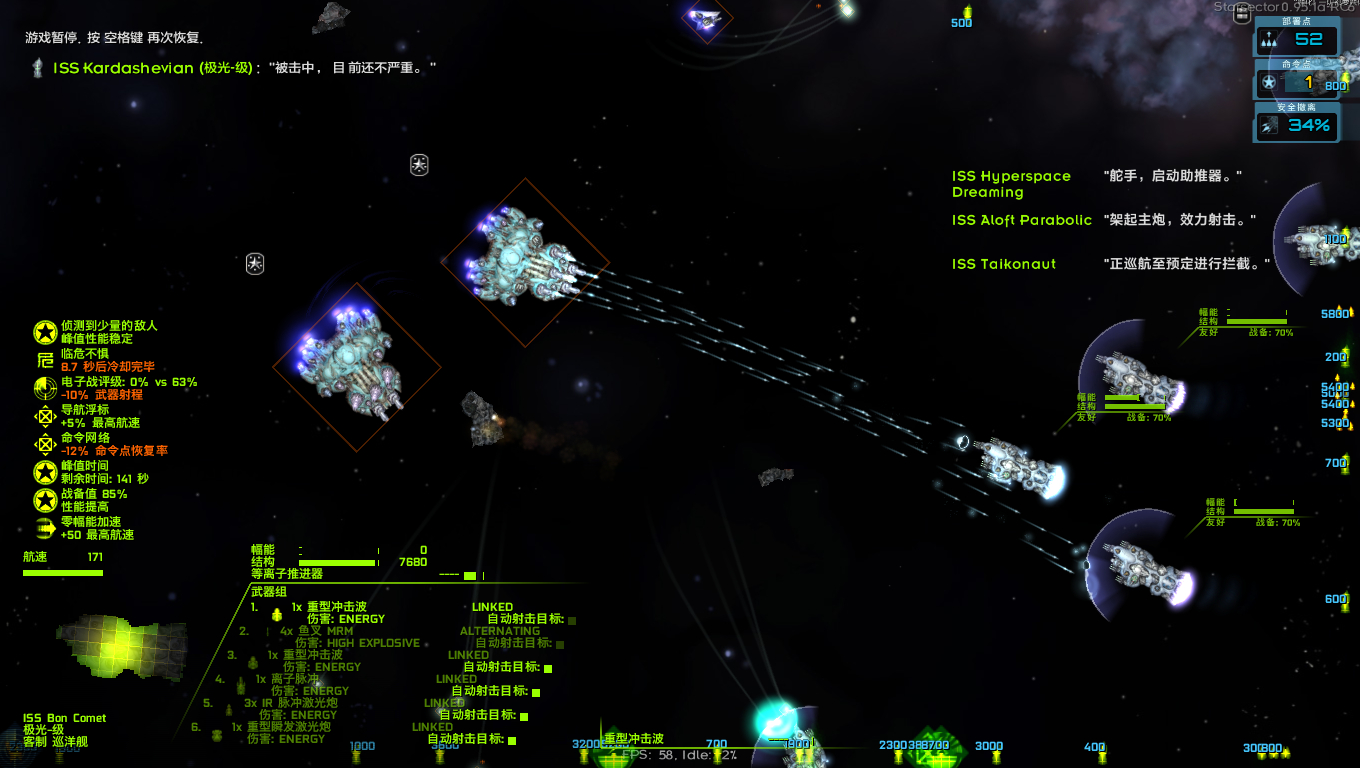Toggle autofire square for 鱼叉 MRM group
The height and width of the screenshot is (768, 1360).
(572, 643)
